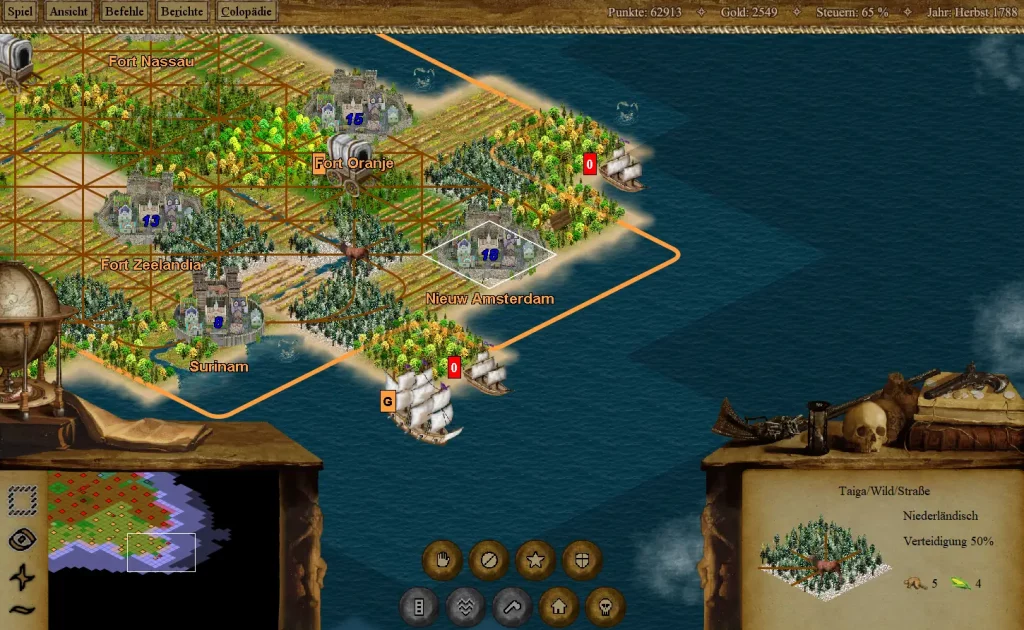The width and height of the screenshot is (1024, 630).
Task: Click the grey three-square column button
Action: [419, 606]
